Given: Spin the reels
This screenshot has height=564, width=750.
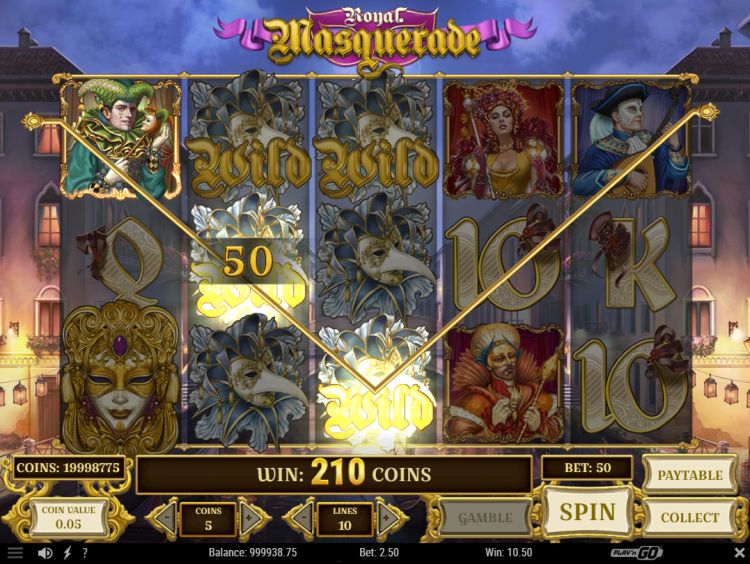Looking at the screenshot, I should tap(587, 512).
